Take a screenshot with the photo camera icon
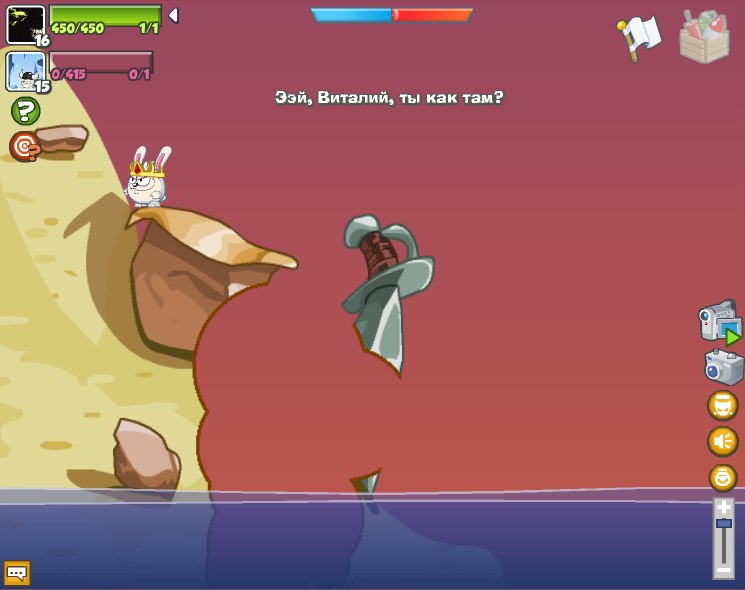745x590 pixels. (x=723, y=367)
